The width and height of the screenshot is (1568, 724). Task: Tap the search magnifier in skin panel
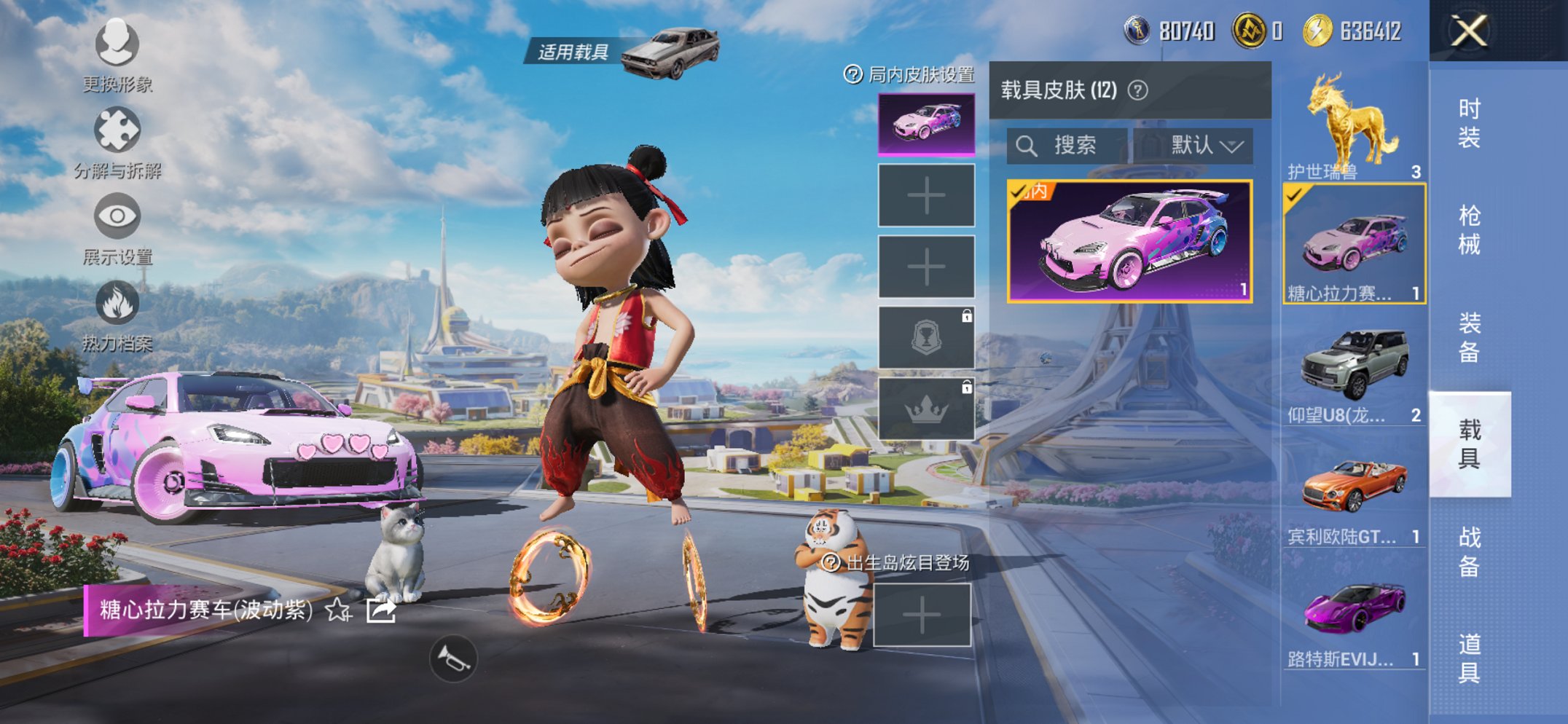1027,144
